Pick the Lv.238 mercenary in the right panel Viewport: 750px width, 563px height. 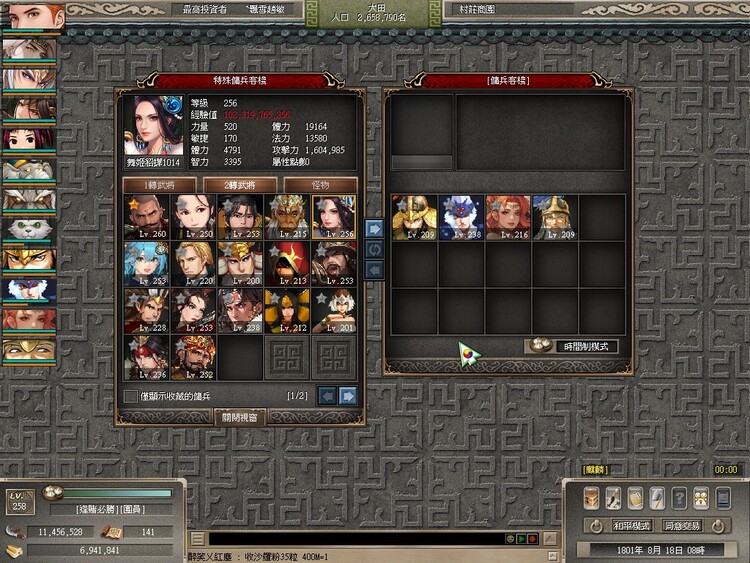[x=461, y=217]
